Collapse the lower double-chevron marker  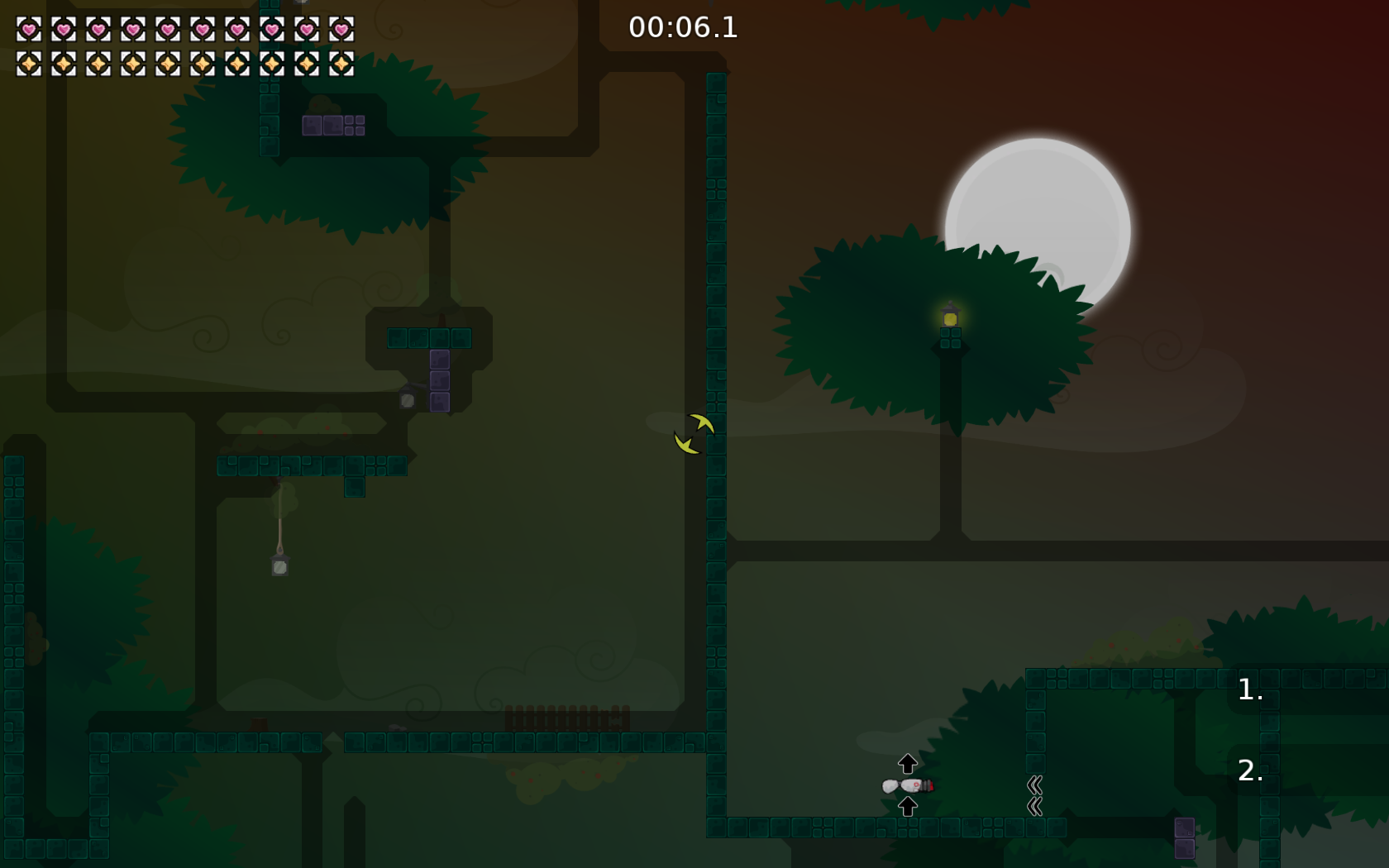1033,806
